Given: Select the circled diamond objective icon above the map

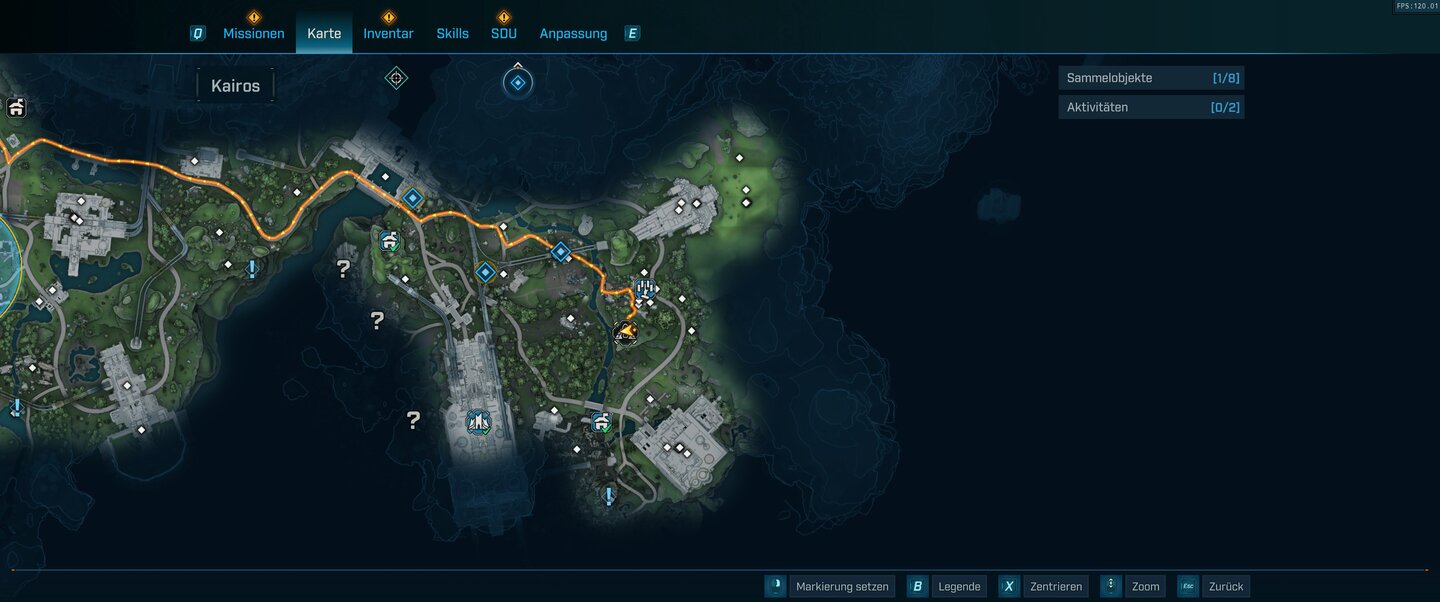Looking at the screenshot, I should (x=518, y=83).
